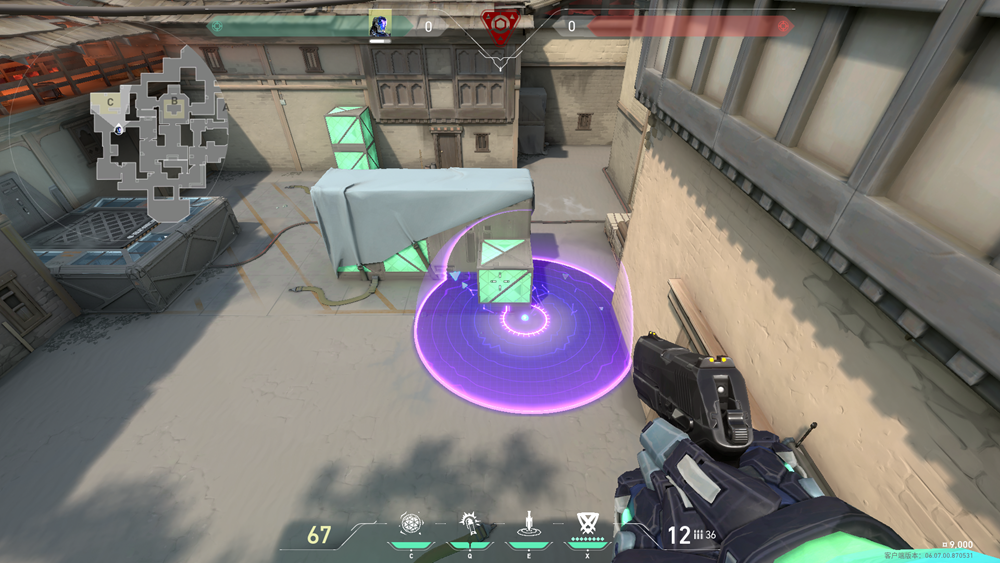Select the red spike emblem at top center
Screen dimensions: 1000x563
(x=499, y=24)
